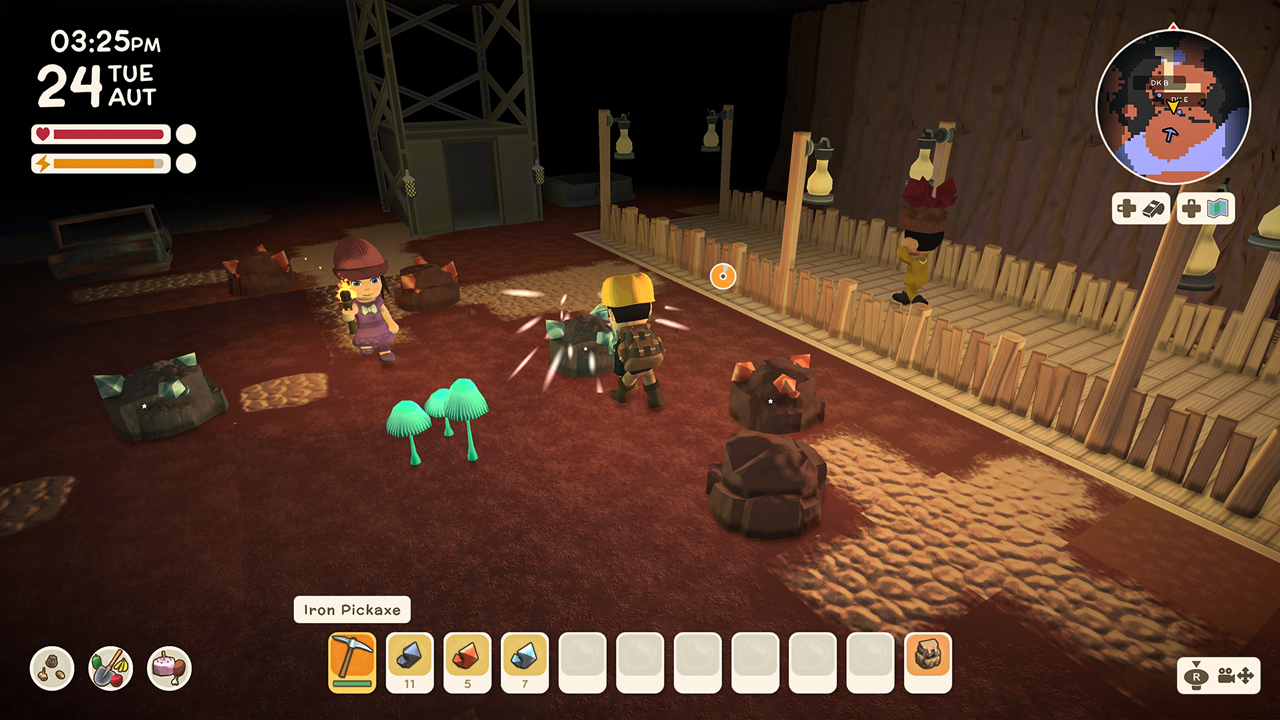The width and height of the screenshot is (1280, 720).
Task: Click the orange coin marker on the path
Action: (723, 276)
